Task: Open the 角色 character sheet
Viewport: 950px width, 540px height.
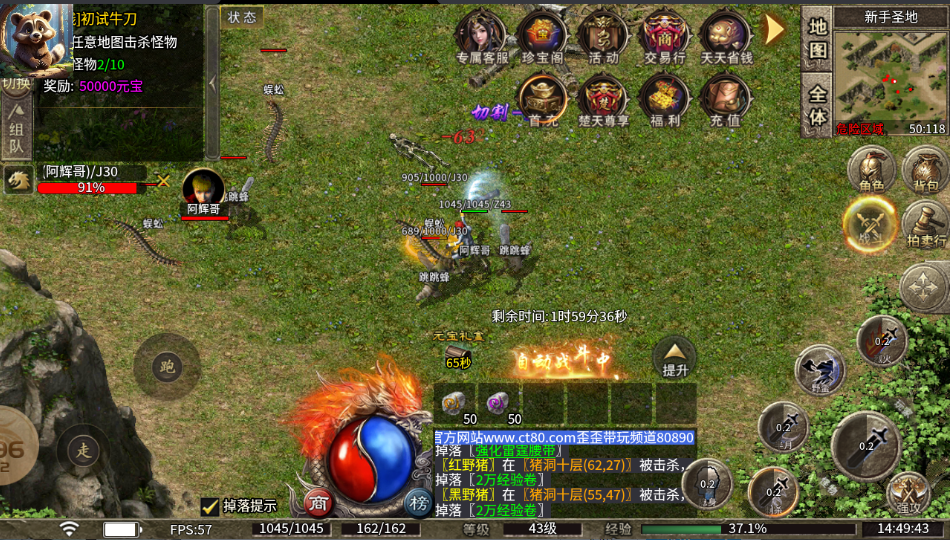Action: click(x=871, y=169)
